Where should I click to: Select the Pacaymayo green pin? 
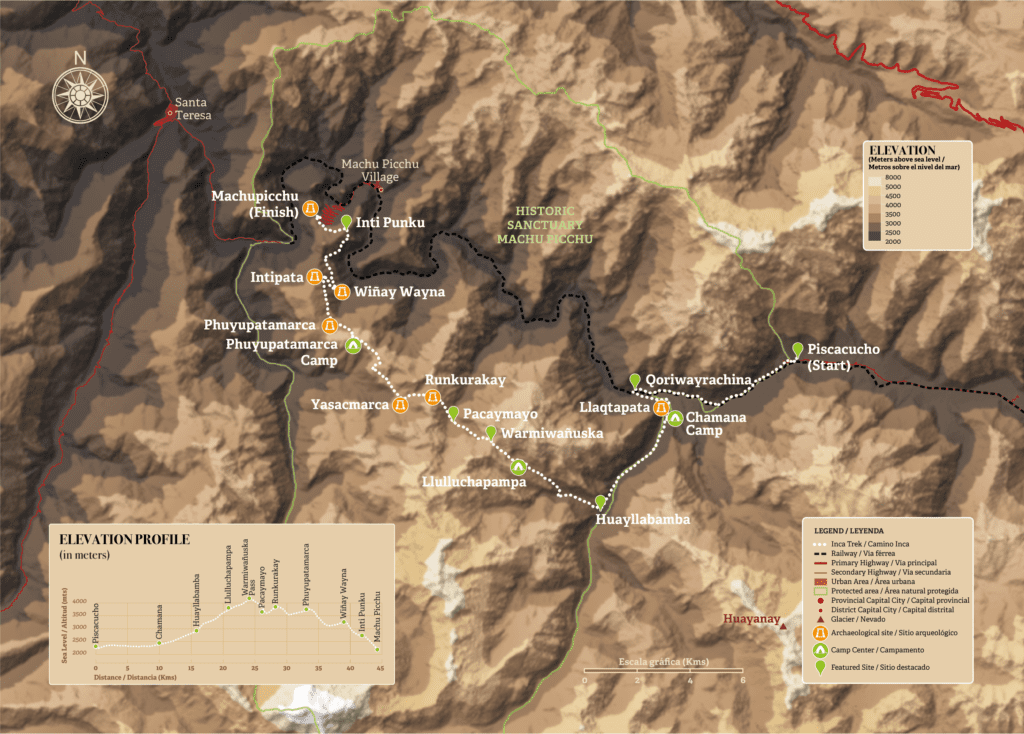pyautogui.click(x=453, y=412)
